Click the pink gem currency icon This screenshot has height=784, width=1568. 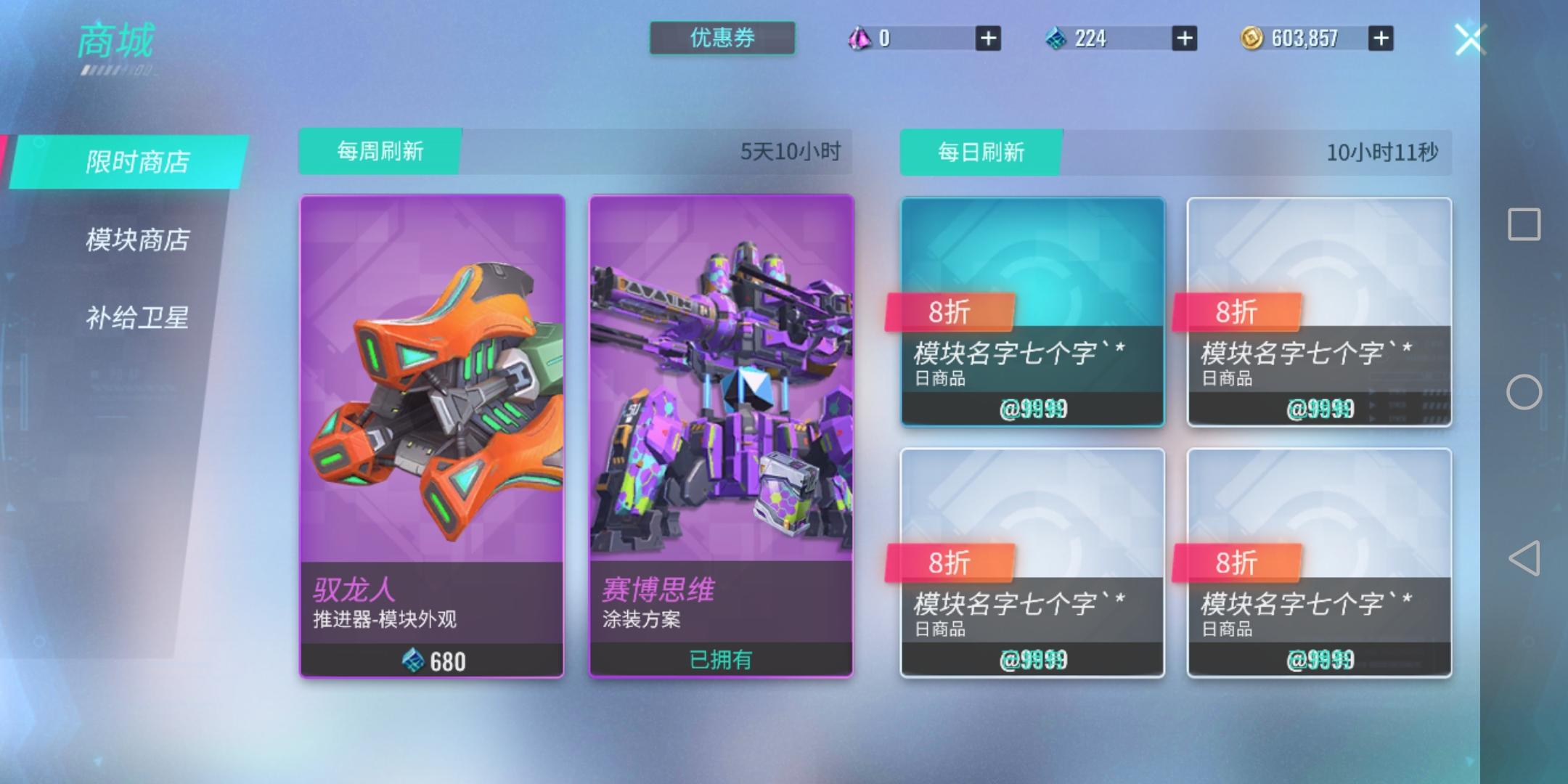(x=859, y=38)
